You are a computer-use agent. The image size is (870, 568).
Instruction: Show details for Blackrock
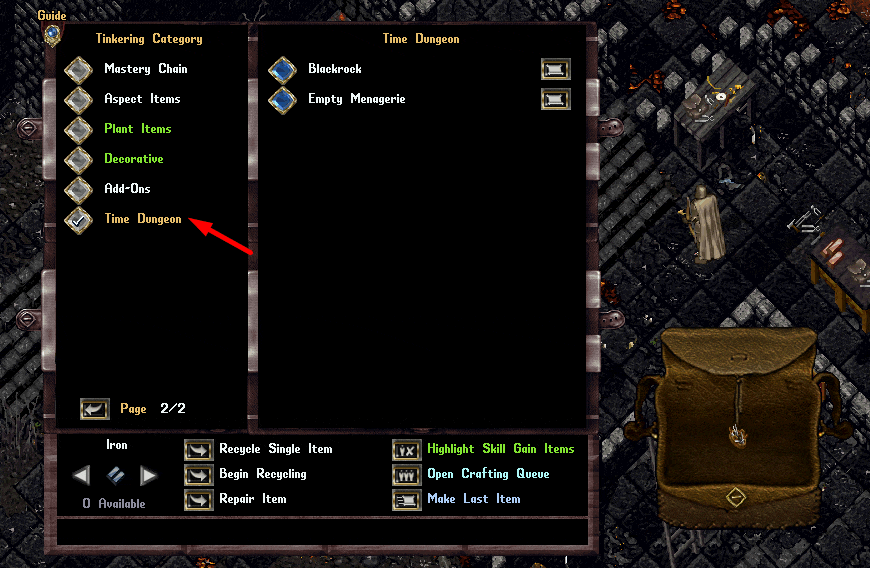click(555, 70)
